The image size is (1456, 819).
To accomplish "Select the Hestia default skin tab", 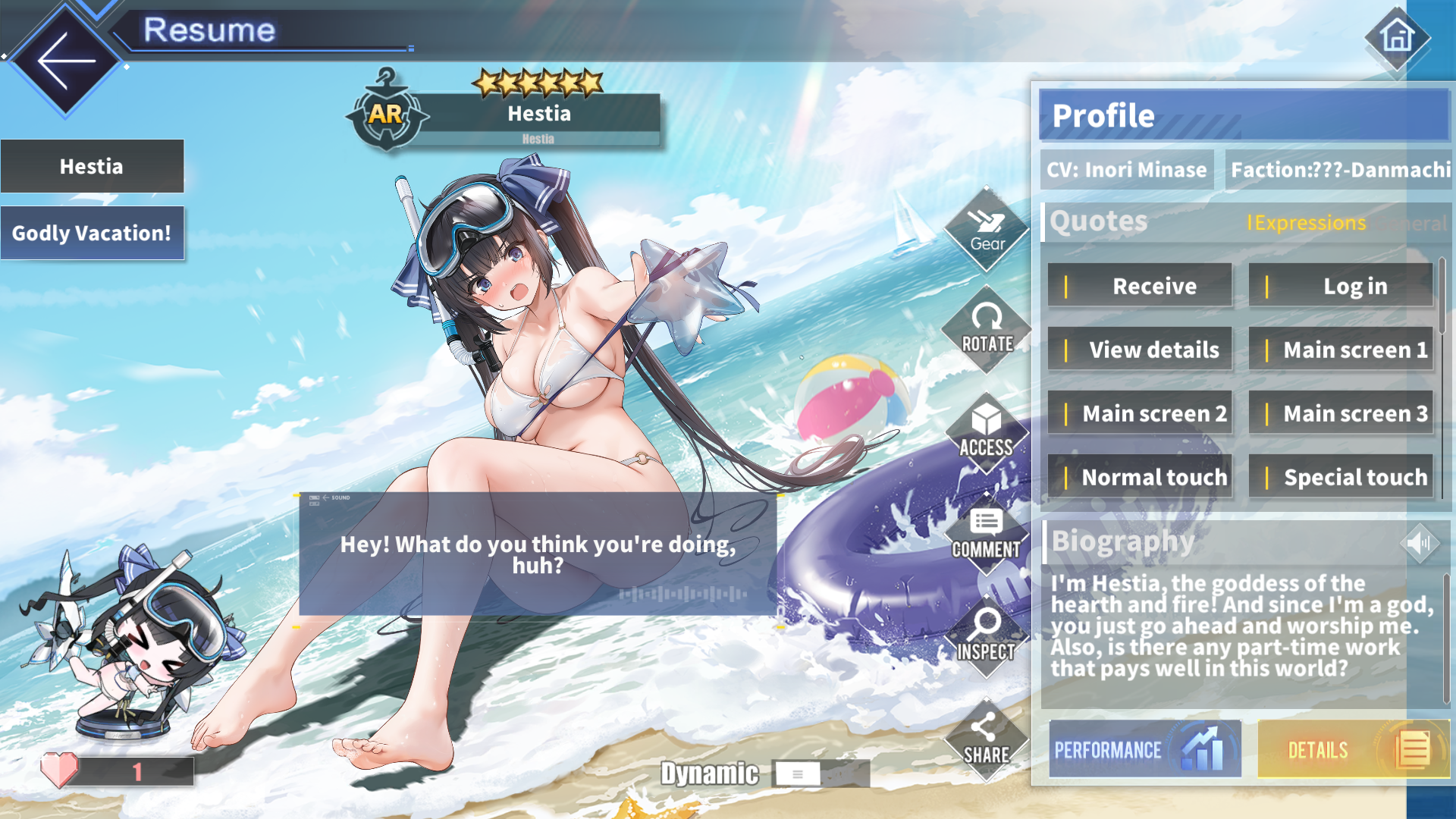I will point(92,166).
